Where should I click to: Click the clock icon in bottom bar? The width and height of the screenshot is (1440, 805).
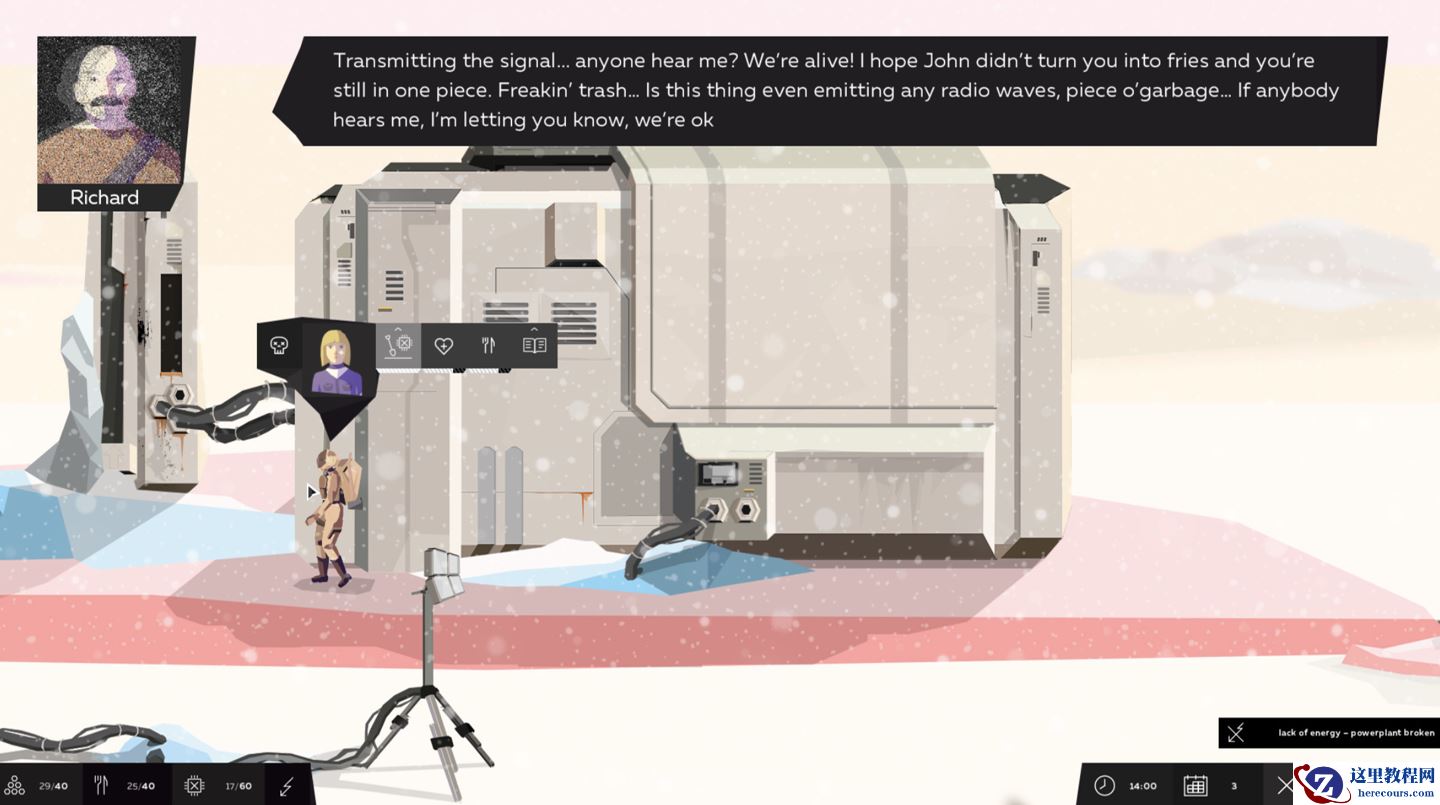coord(1104,785)
